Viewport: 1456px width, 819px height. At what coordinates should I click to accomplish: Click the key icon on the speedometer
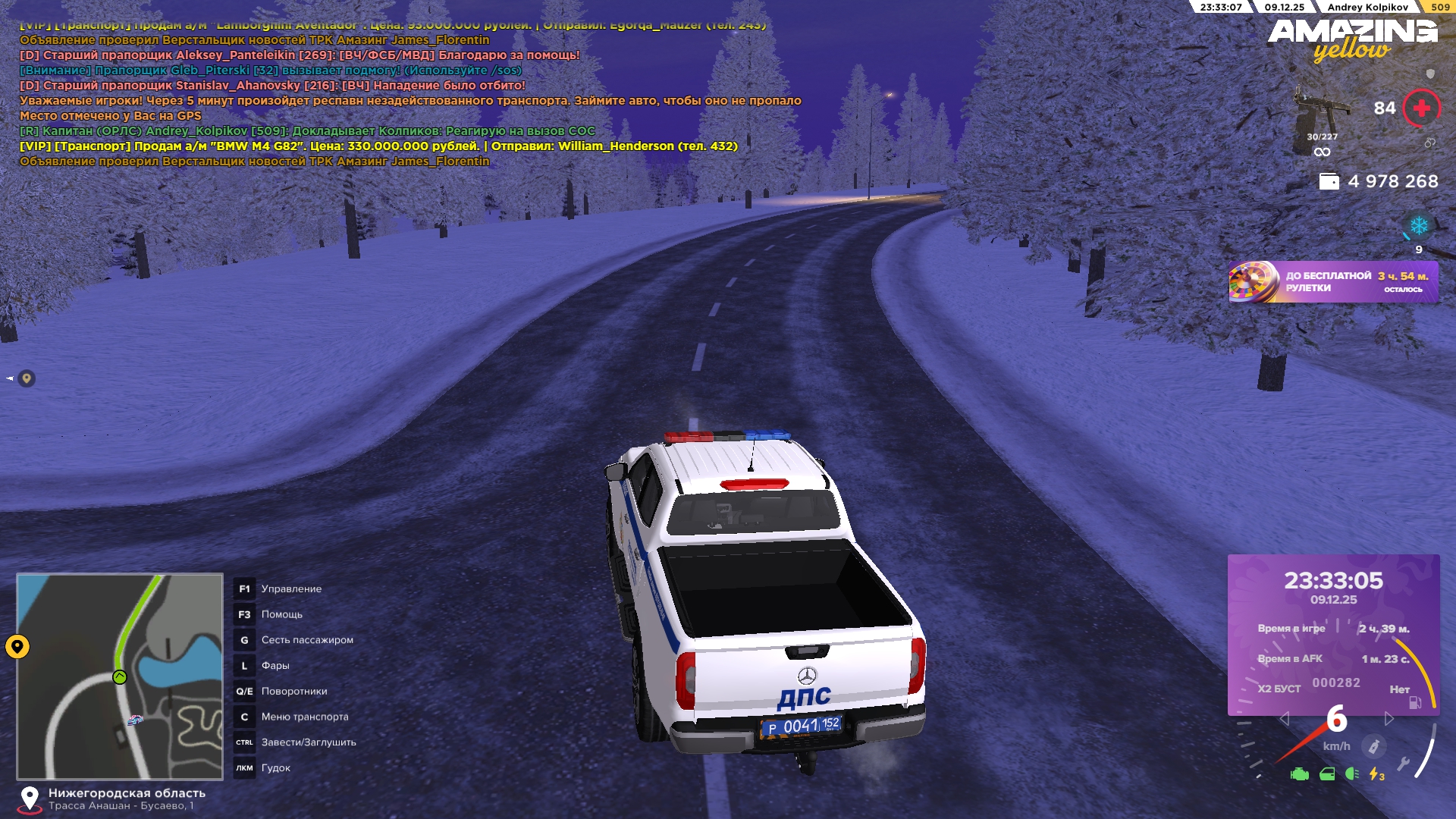[x=1373, y=747]
